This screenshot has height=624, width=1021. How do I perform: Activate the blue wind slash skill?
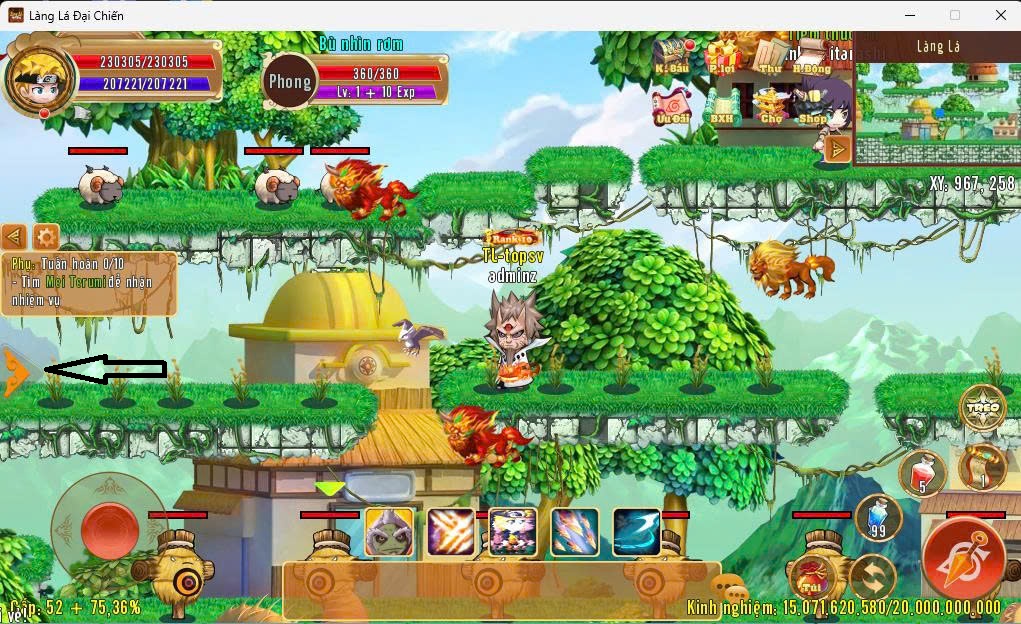tap(637, 532)
